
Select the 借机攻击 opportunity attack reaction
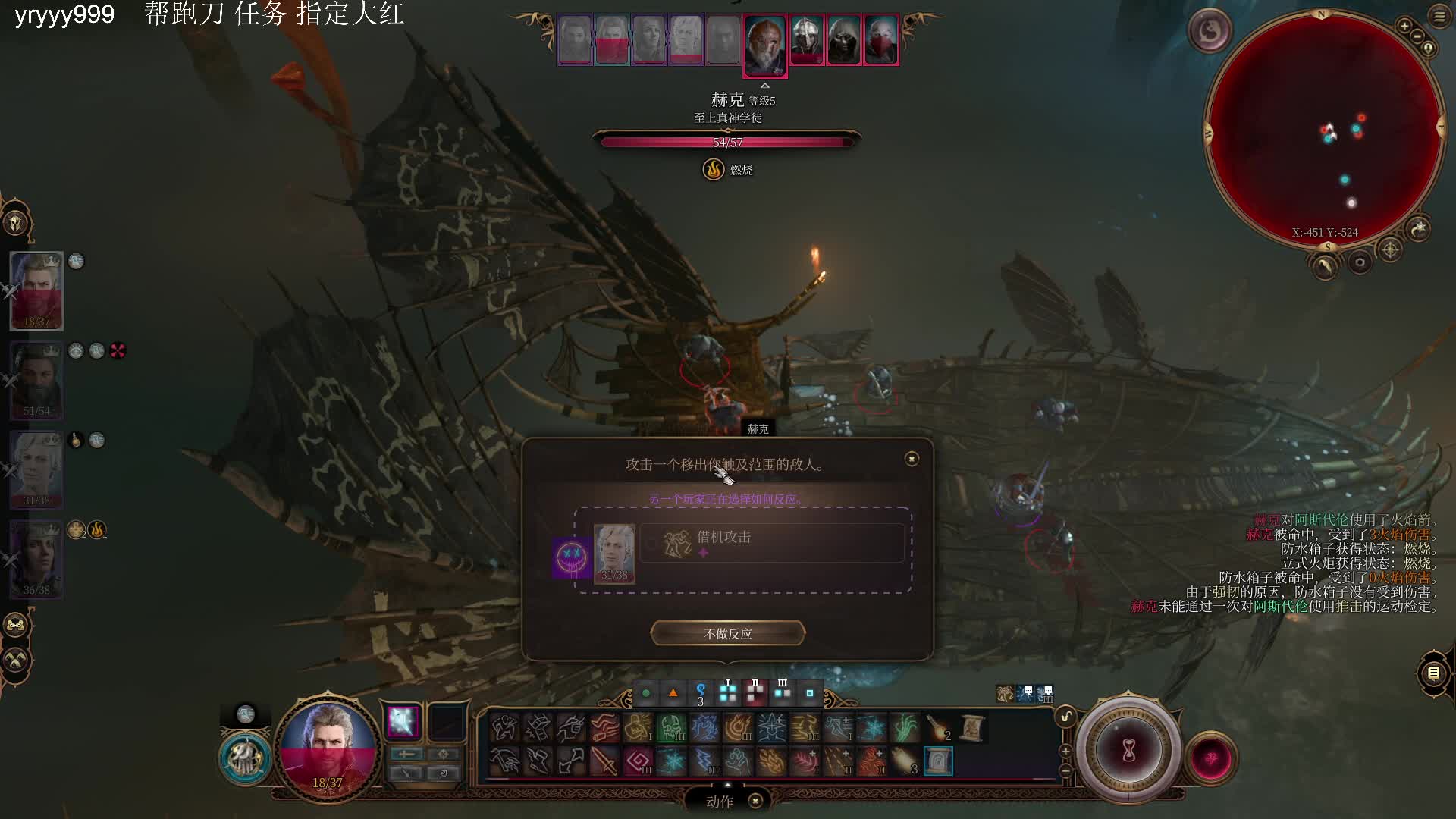coord(772,543)
